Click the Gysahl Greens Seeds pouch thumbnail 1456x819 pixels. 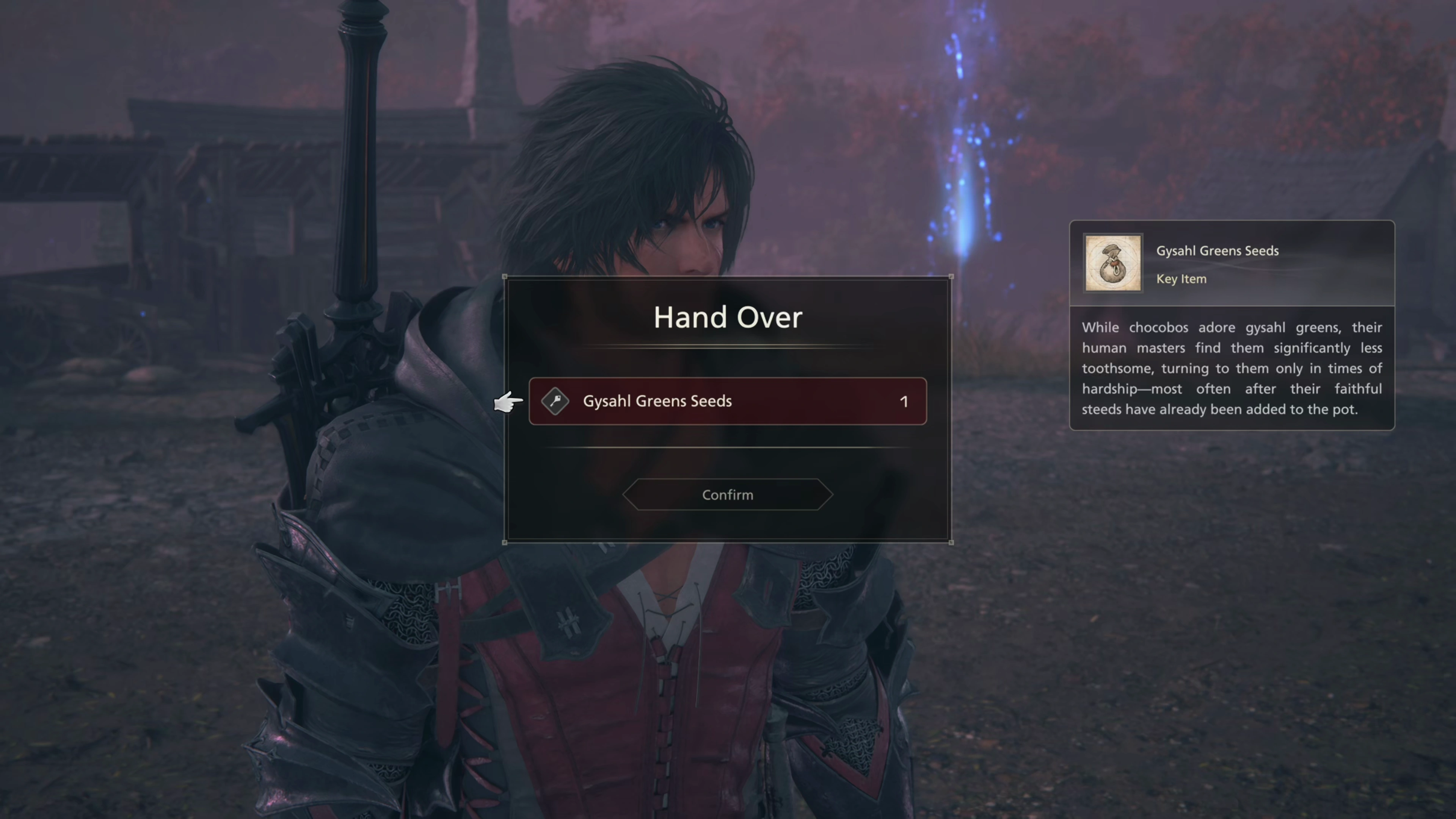[x=1112, y=264]
